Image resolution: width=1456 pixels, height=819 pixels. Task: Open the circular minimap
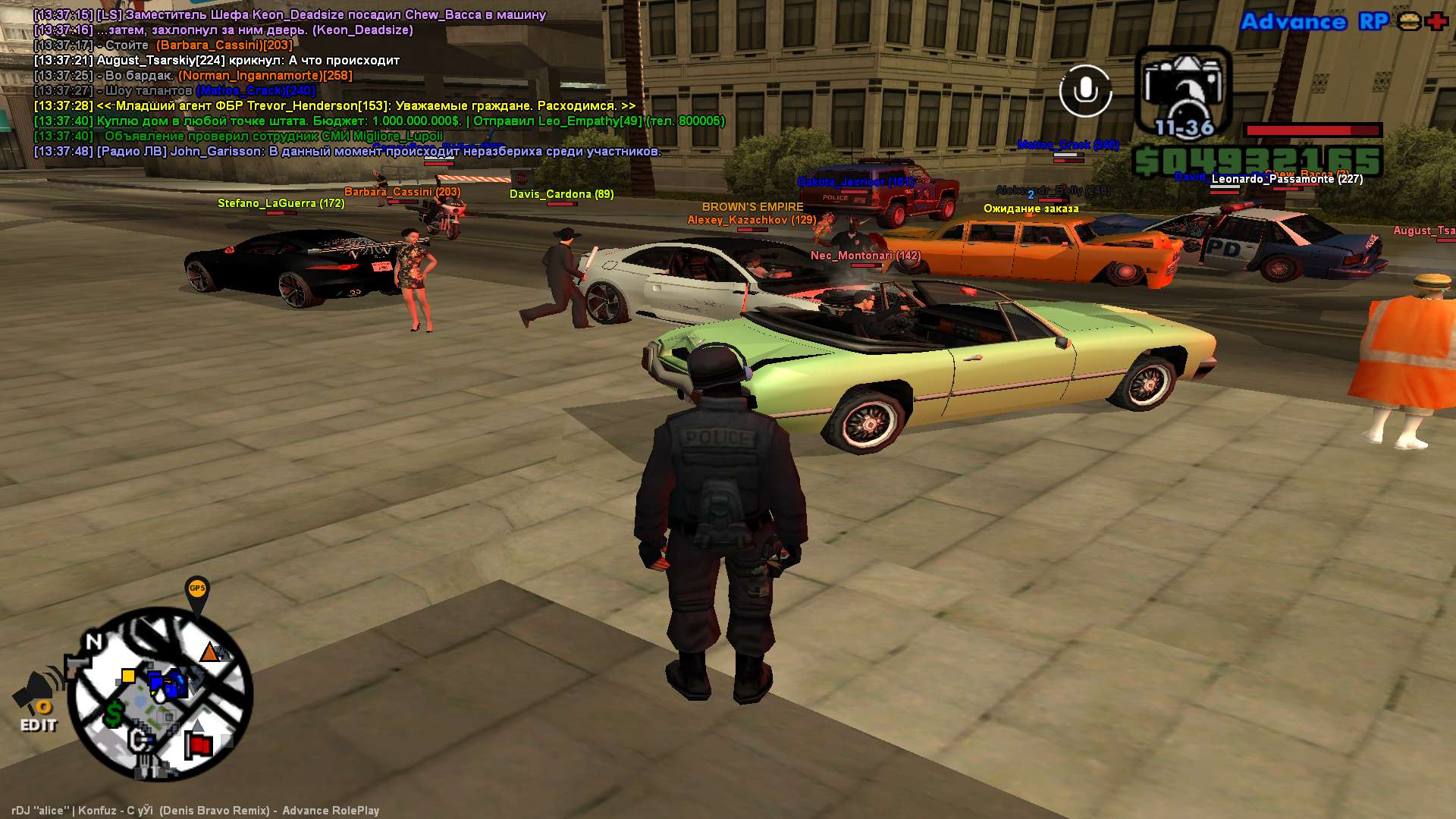(161, 694)
